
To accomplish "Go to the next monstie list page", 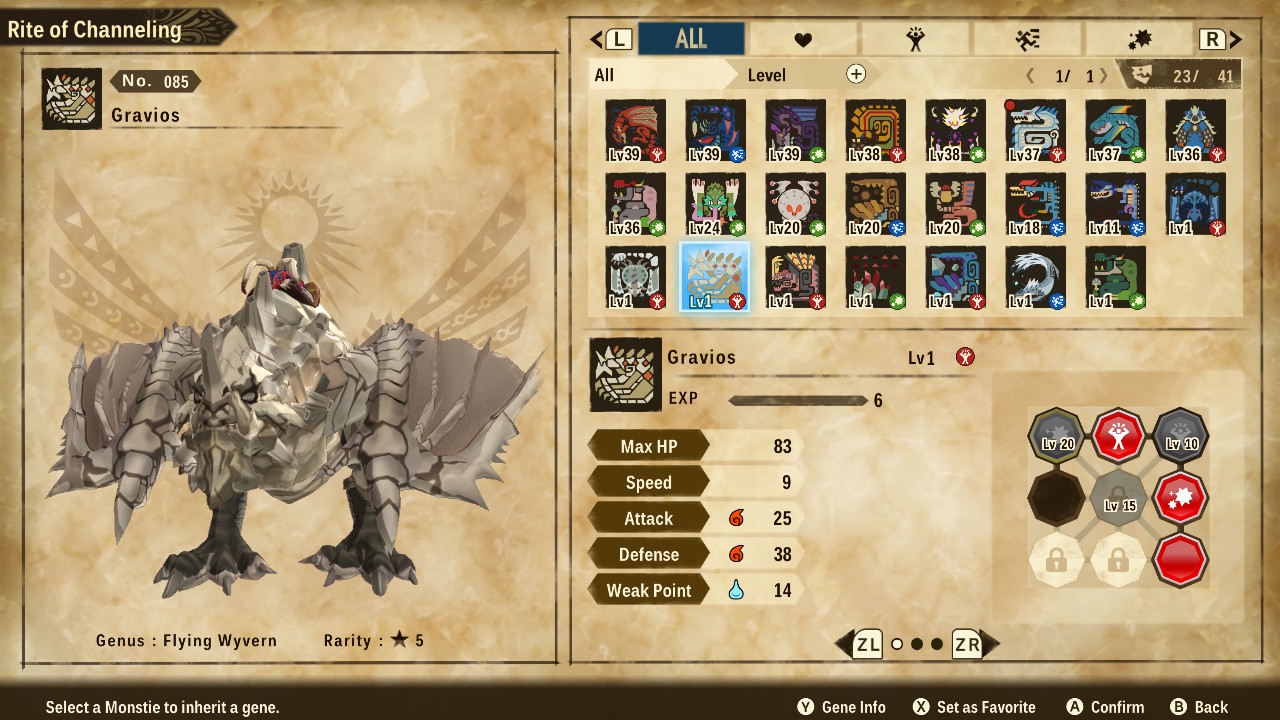I will tap(1104, 76).
